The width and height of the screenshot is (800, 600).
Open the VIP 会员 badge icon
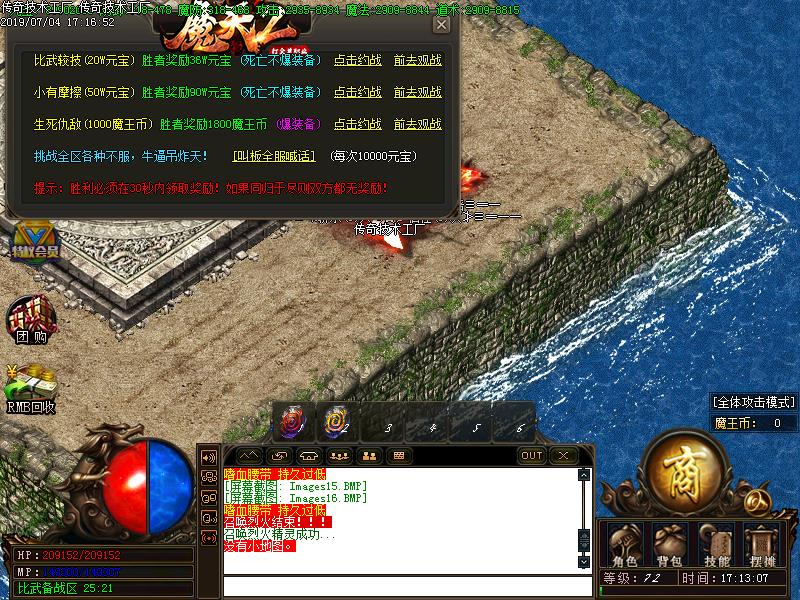[36, 241]
